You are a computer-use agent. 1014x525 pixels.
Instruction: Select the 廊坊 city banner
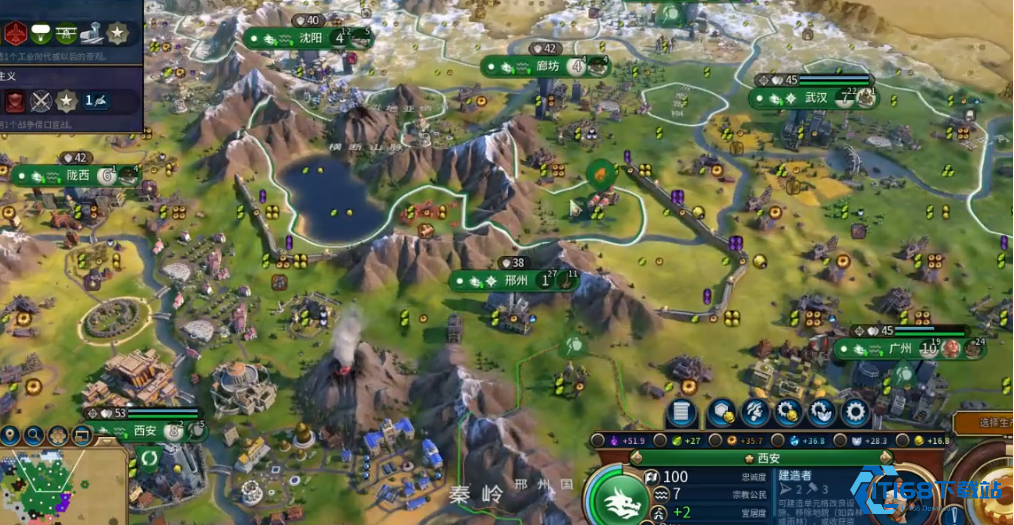[547, 67]
